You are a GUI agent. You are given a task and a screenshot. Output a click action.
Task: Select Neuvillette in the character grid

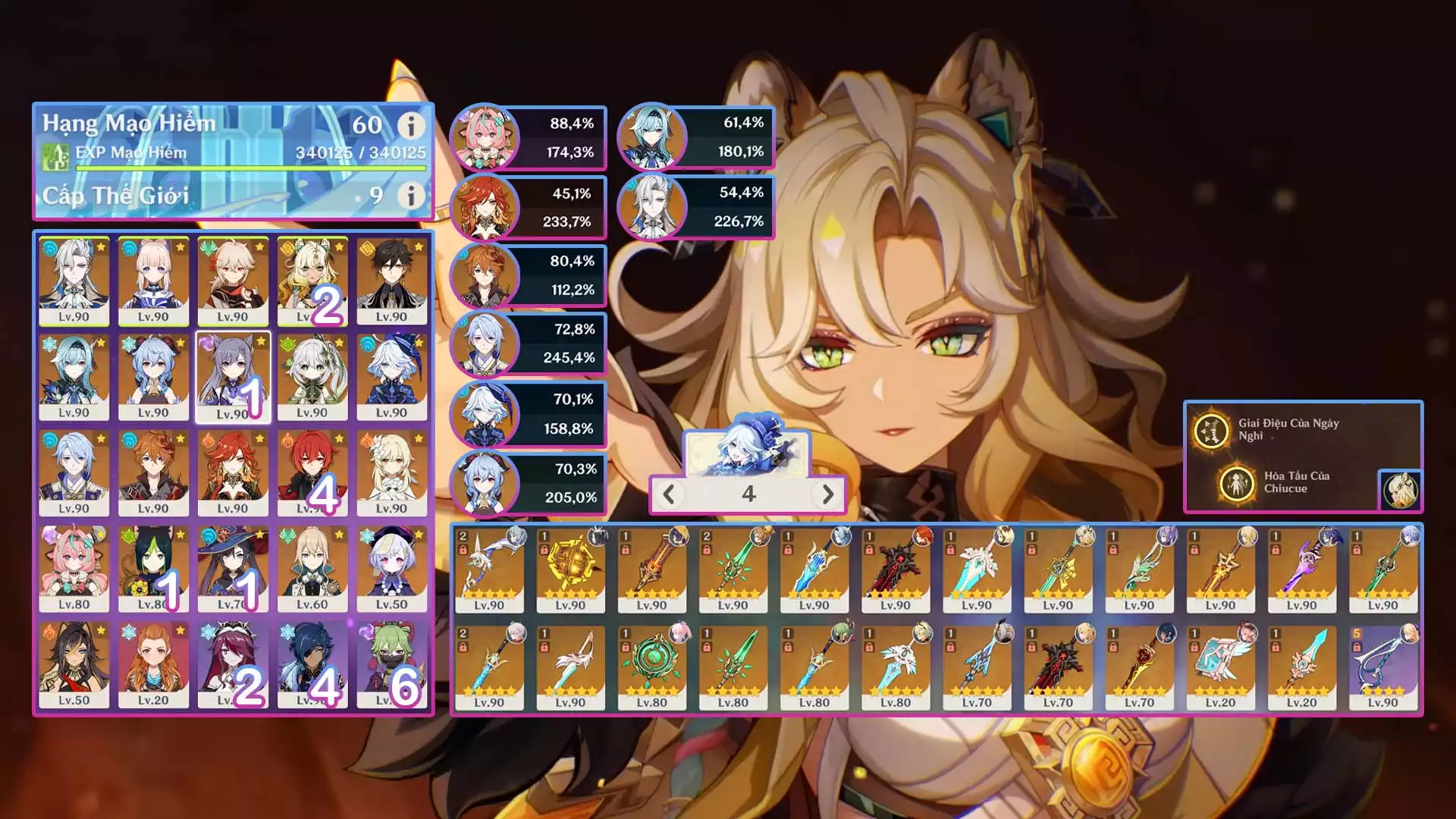tap(74, 281)
